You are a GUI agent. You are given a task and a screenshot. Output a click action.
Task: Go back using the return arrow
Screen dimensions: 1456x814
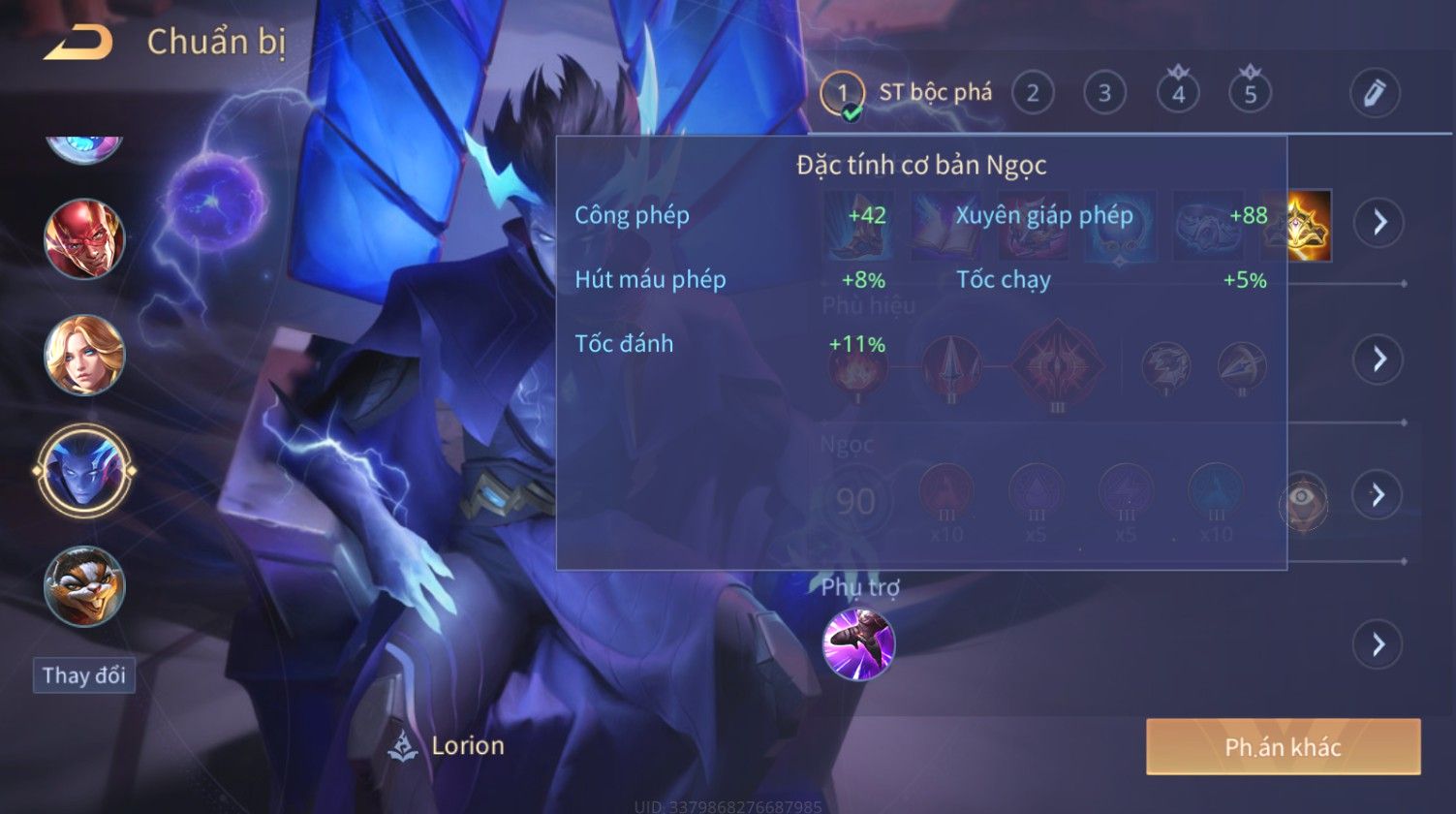(77, 43)
